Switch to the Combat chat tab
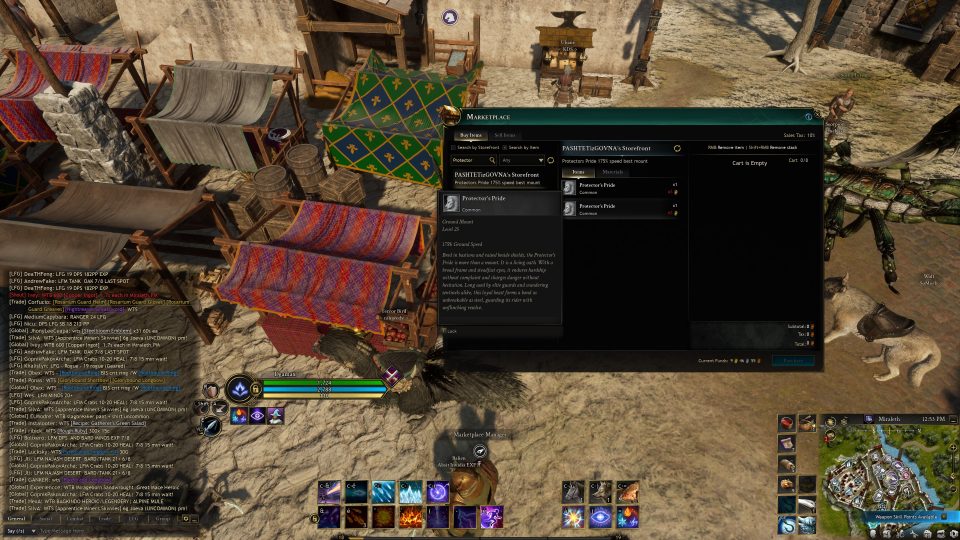The width and height of the screenshot is (960, 540). pos(75,519)
